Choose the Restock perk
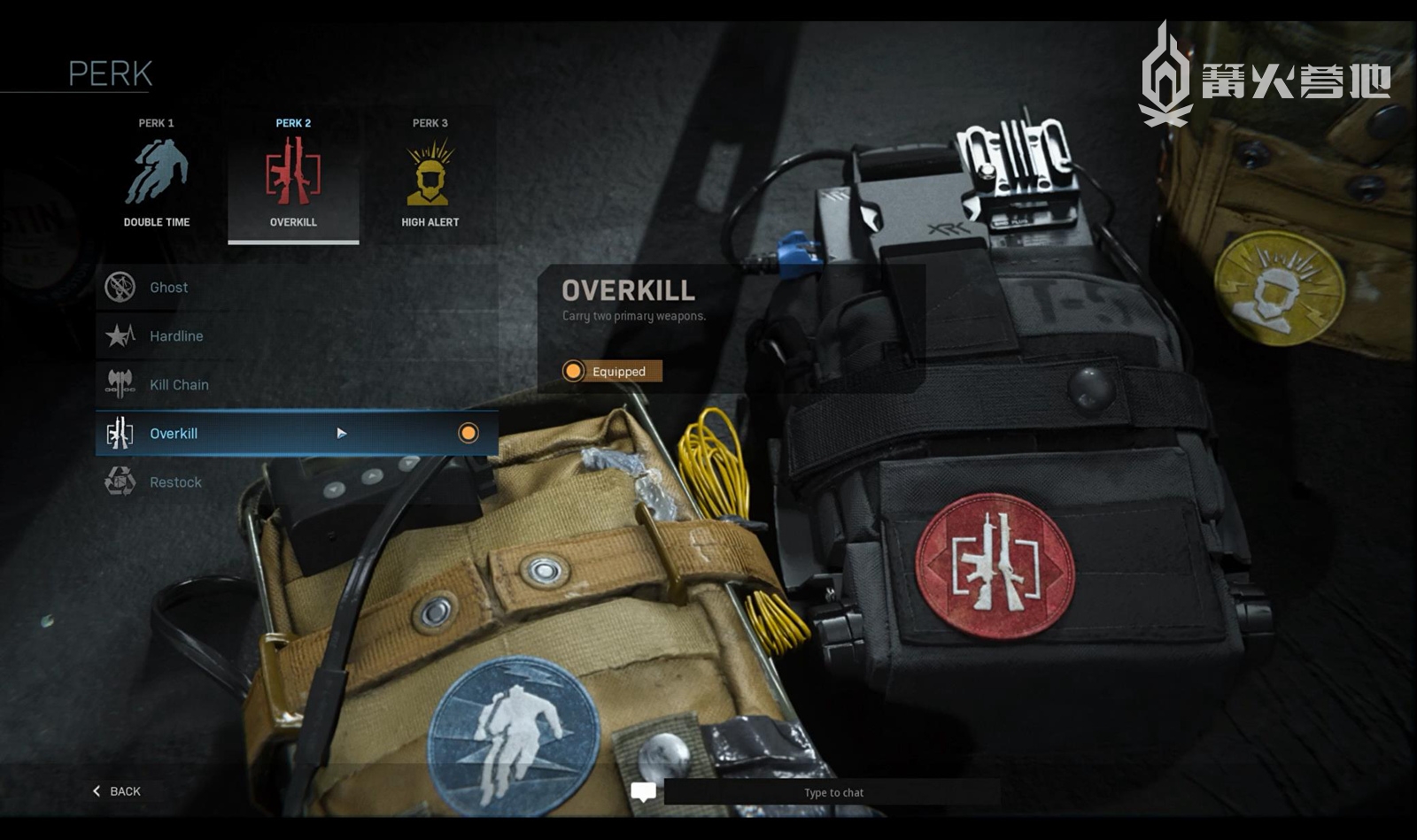1417x840 pixels. (296, 482)
